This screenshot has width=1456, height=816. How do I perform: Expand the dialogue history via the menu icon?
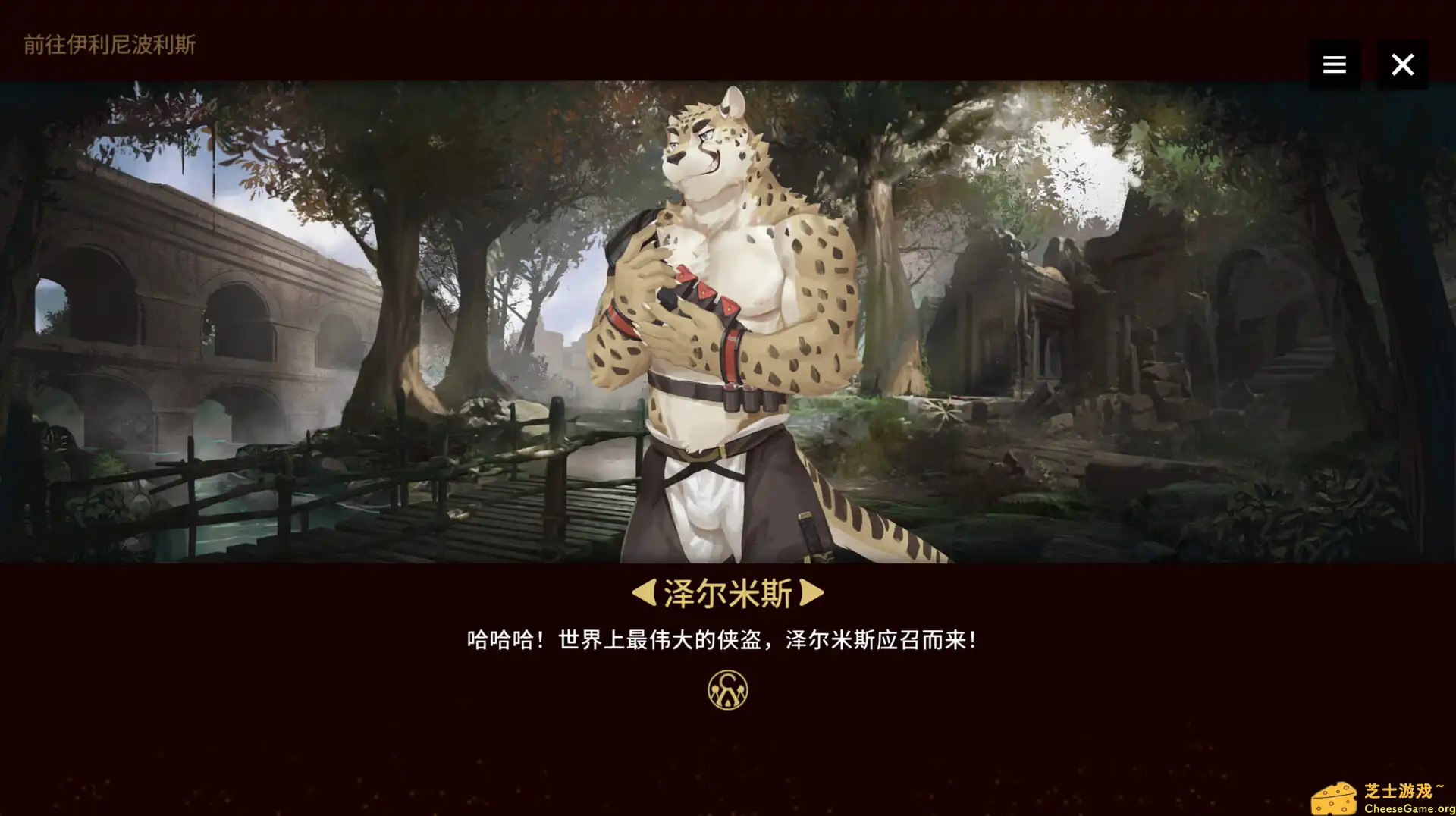pyautogui.click(x=1335, y=64)
